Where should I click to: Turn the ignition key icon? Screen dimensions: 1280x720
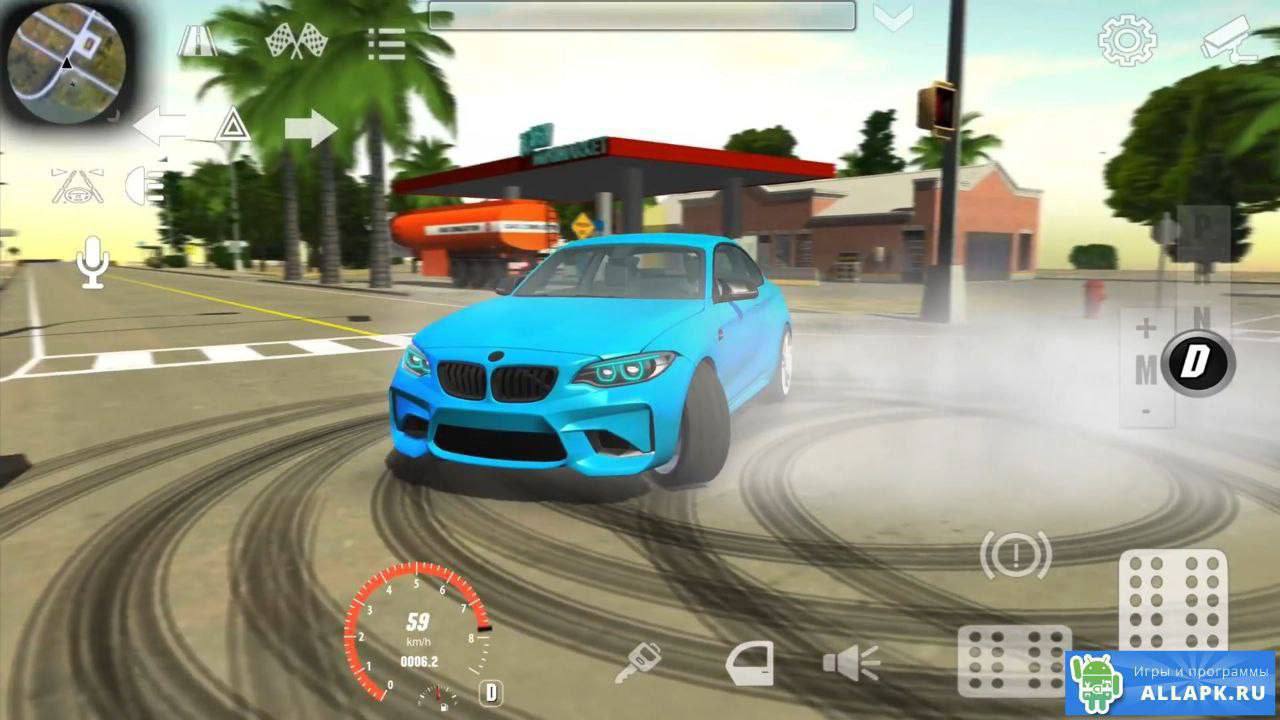click(637, 663)
